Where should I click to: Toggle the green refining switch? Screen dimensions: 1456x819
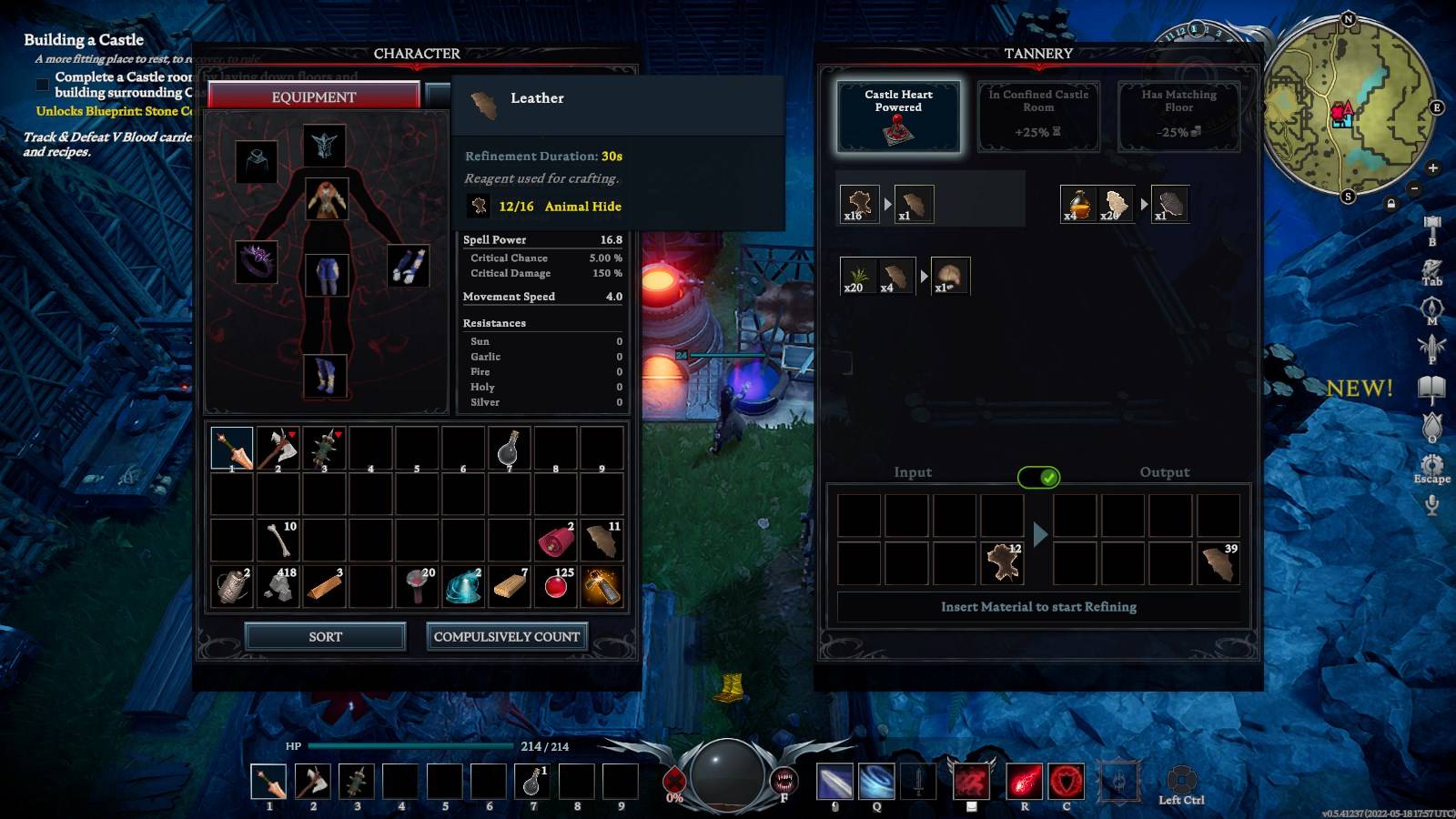click(1038, 477)
